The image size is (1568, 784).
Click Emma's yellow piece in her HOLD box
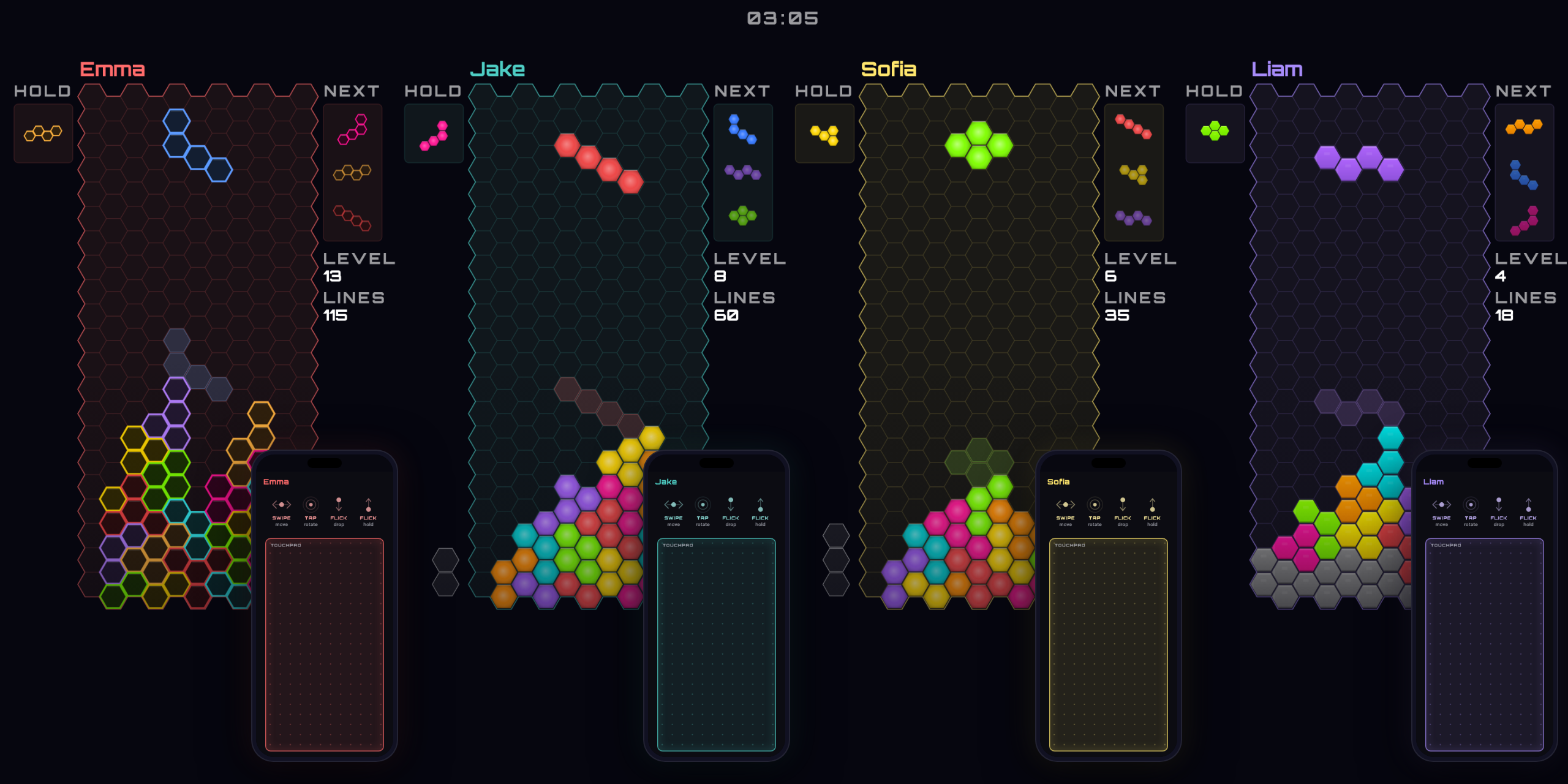coord(43,132)
